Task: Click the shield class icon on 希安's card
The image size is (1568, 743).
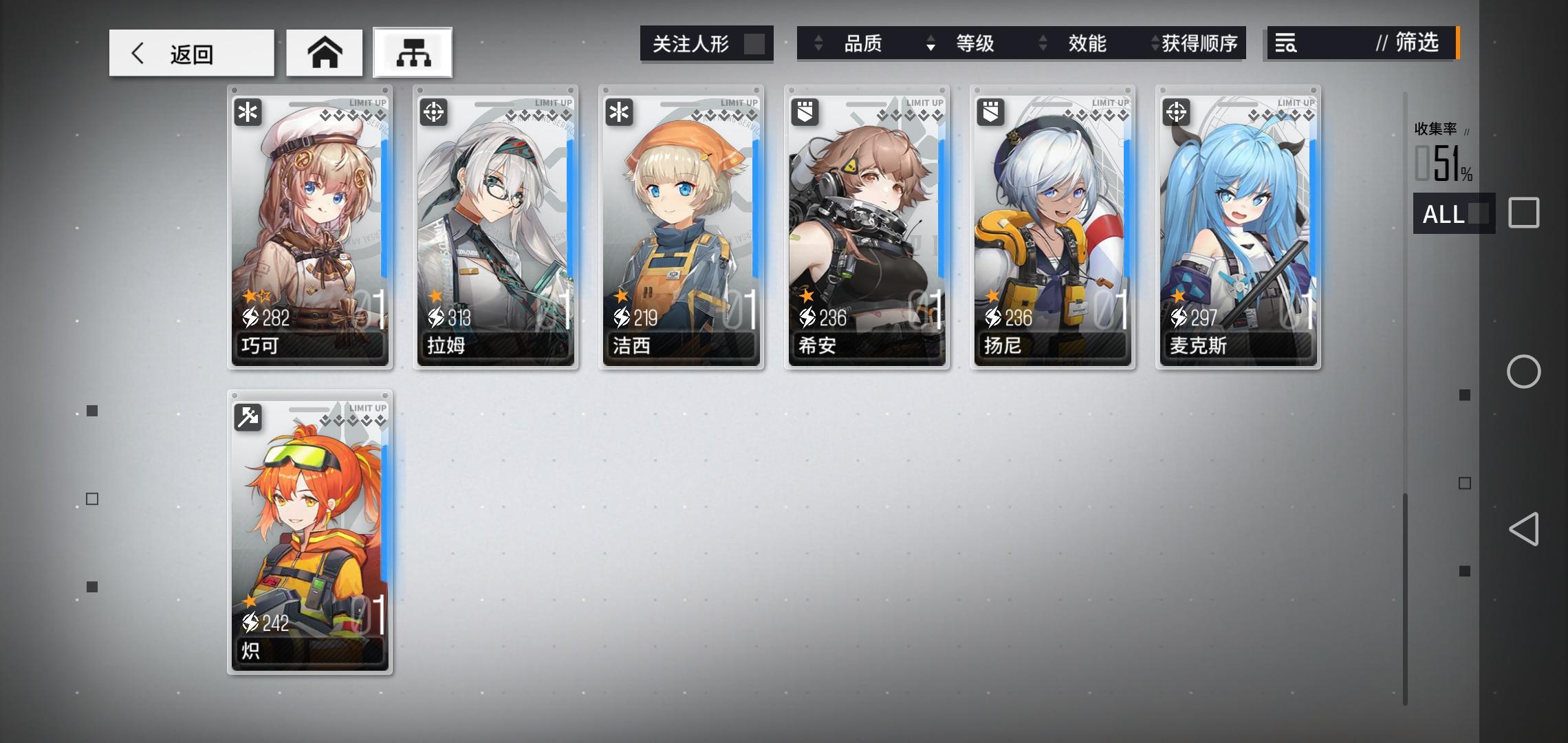Action: (805, 112)
